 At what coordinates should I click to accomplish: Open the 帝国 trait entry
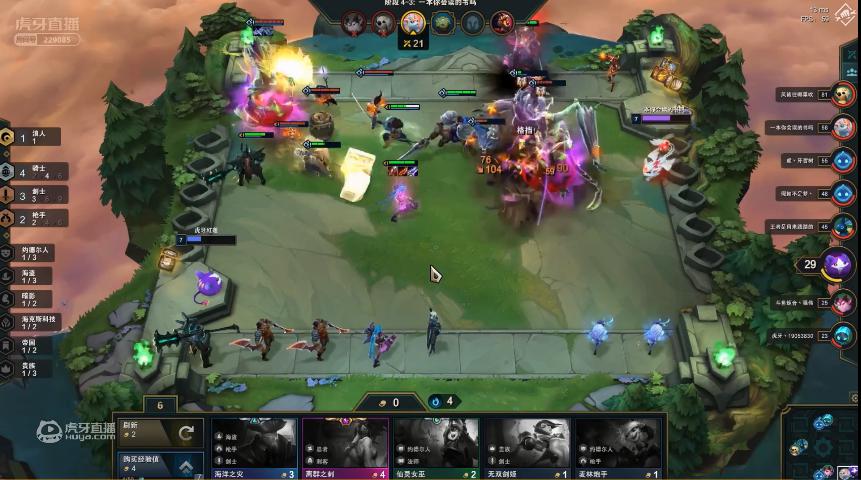click(x=35, y=345)
